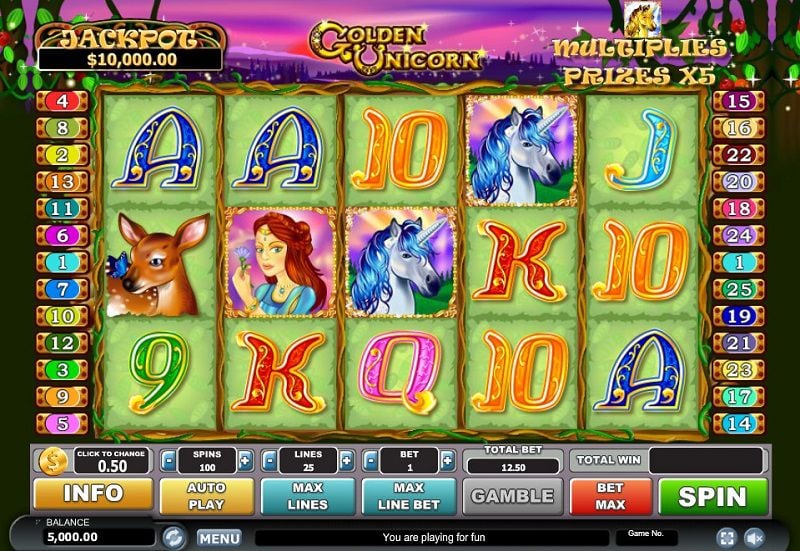Increase the number of auto spins
The image size is (800, 551).
[x=245, y=461]
